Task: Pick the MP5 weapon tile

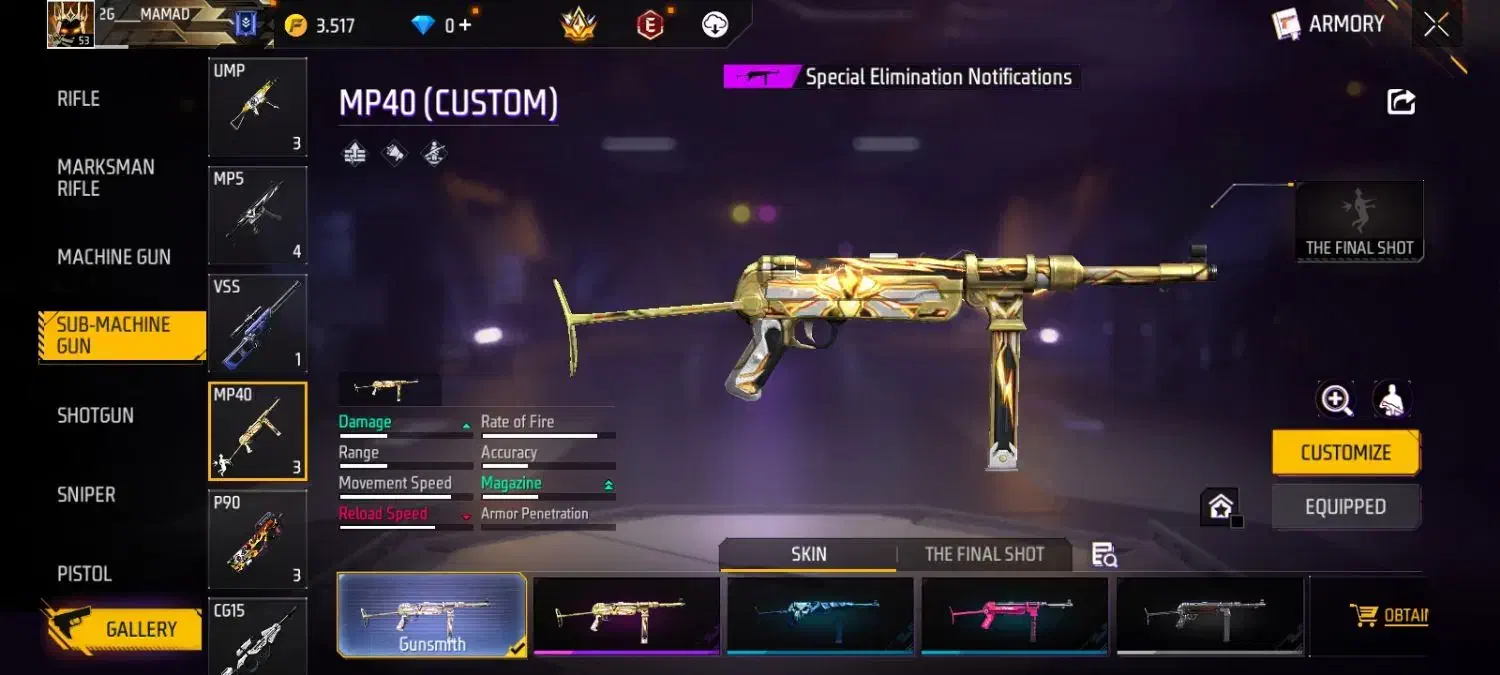Action: point(257,215)
